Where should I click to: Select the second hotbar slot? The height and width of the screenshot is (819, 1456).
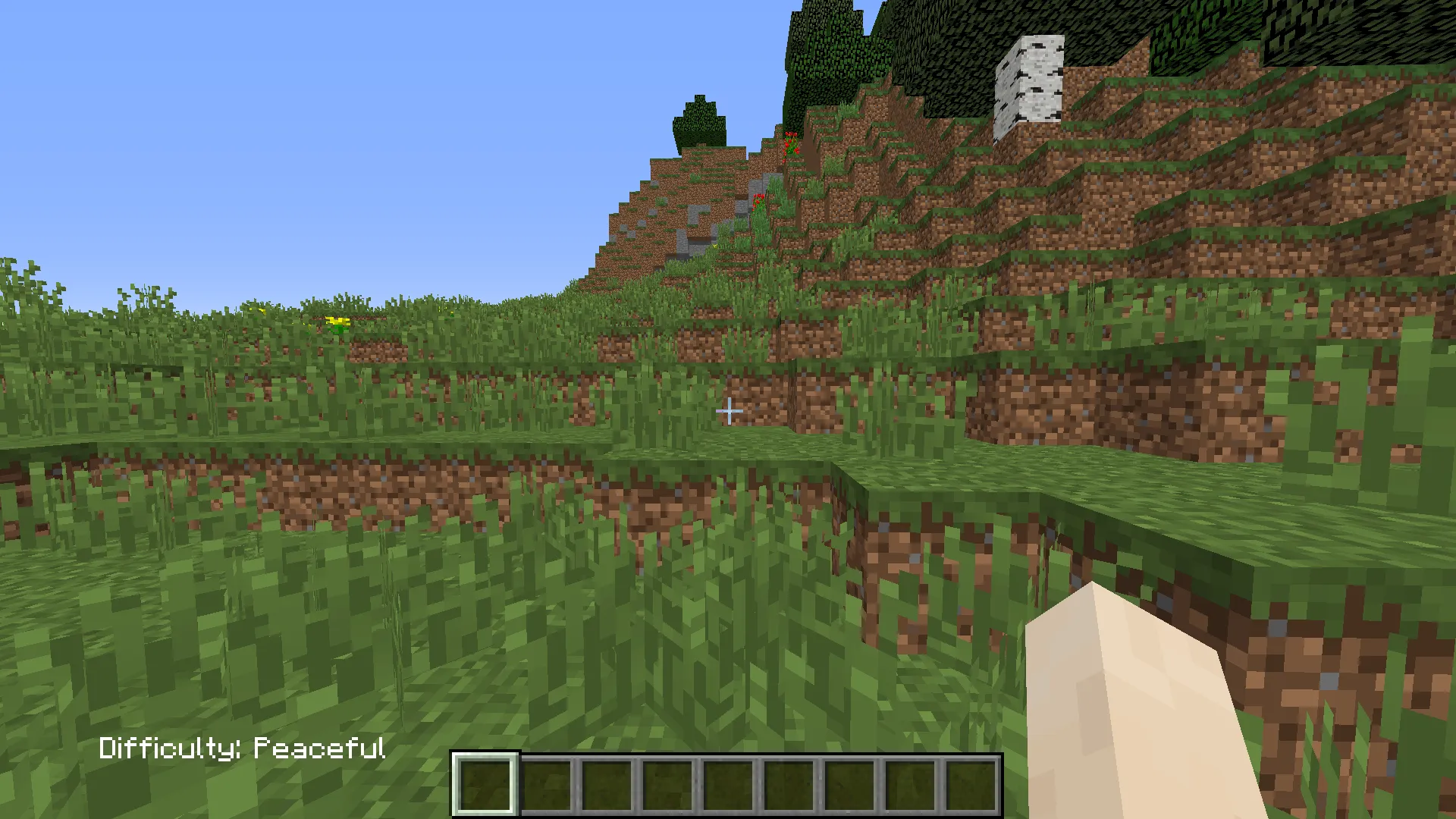point(544,783)
